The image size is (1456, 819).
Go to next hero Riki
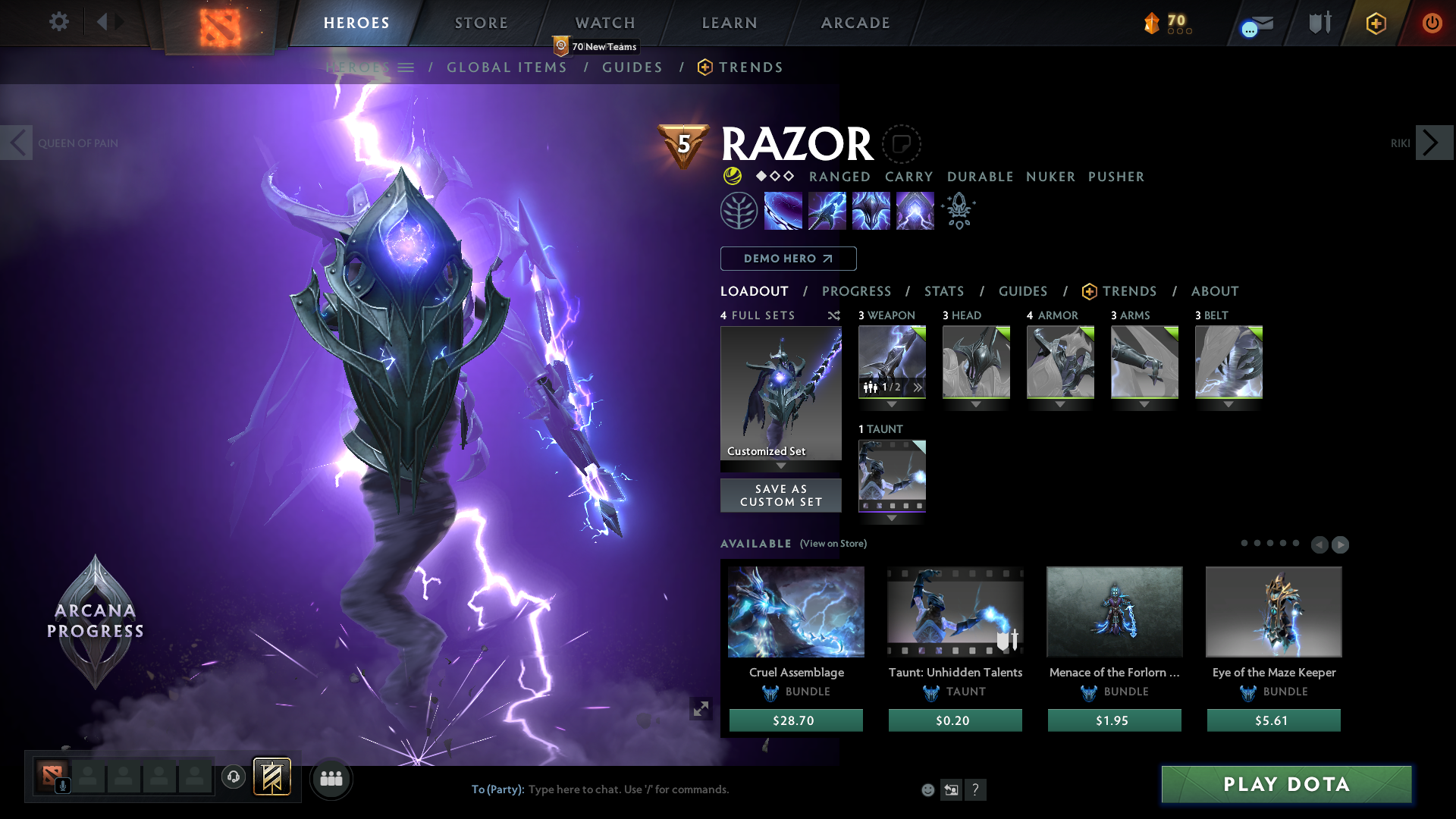pos(1432,143)
